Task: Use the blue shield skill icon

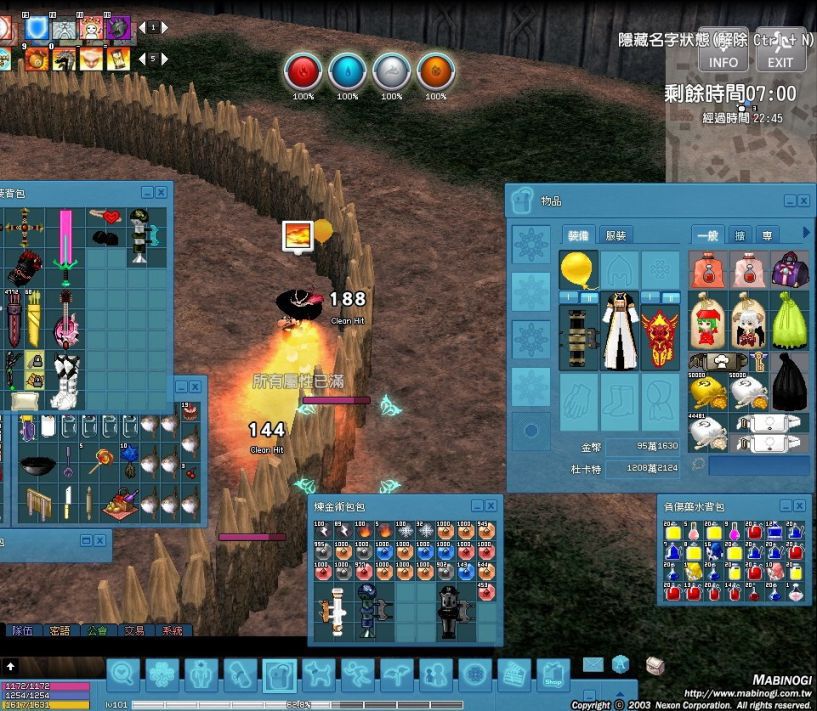Action: click(x=37, y=28)
